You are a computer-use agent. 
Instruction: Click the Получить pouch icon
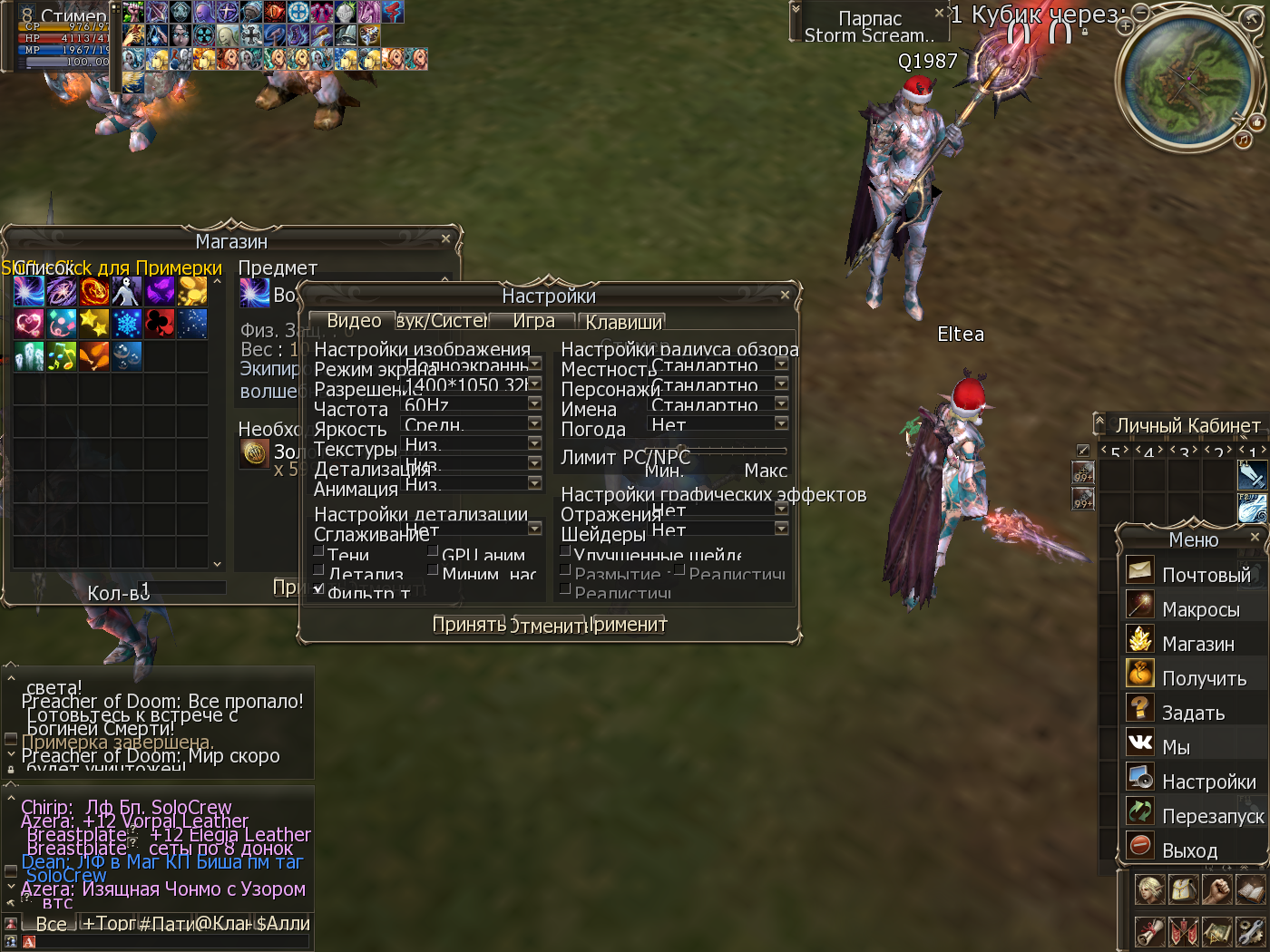pos(1139,674)
